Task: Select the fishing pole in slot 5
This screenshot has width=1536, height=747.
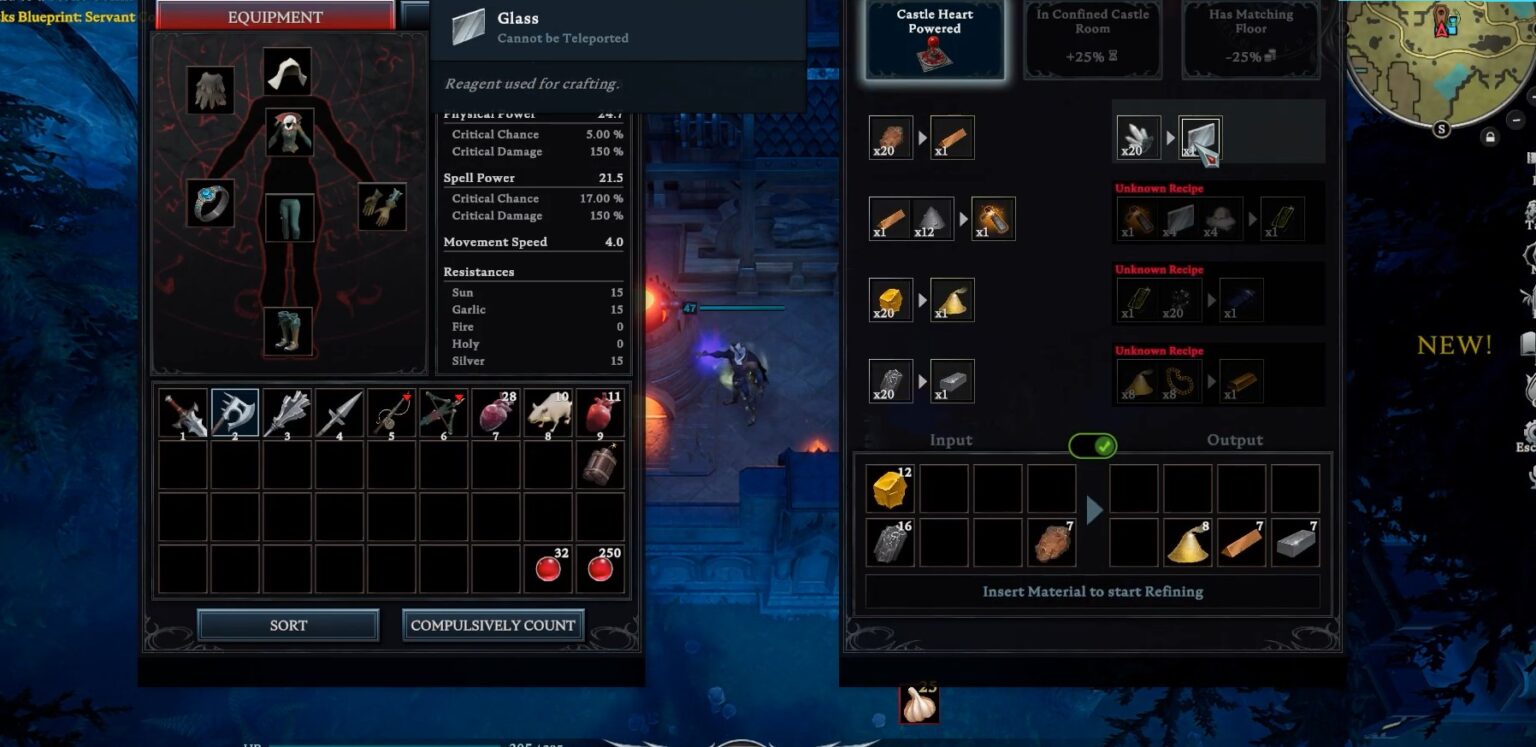Action: (x=392, y=411)
